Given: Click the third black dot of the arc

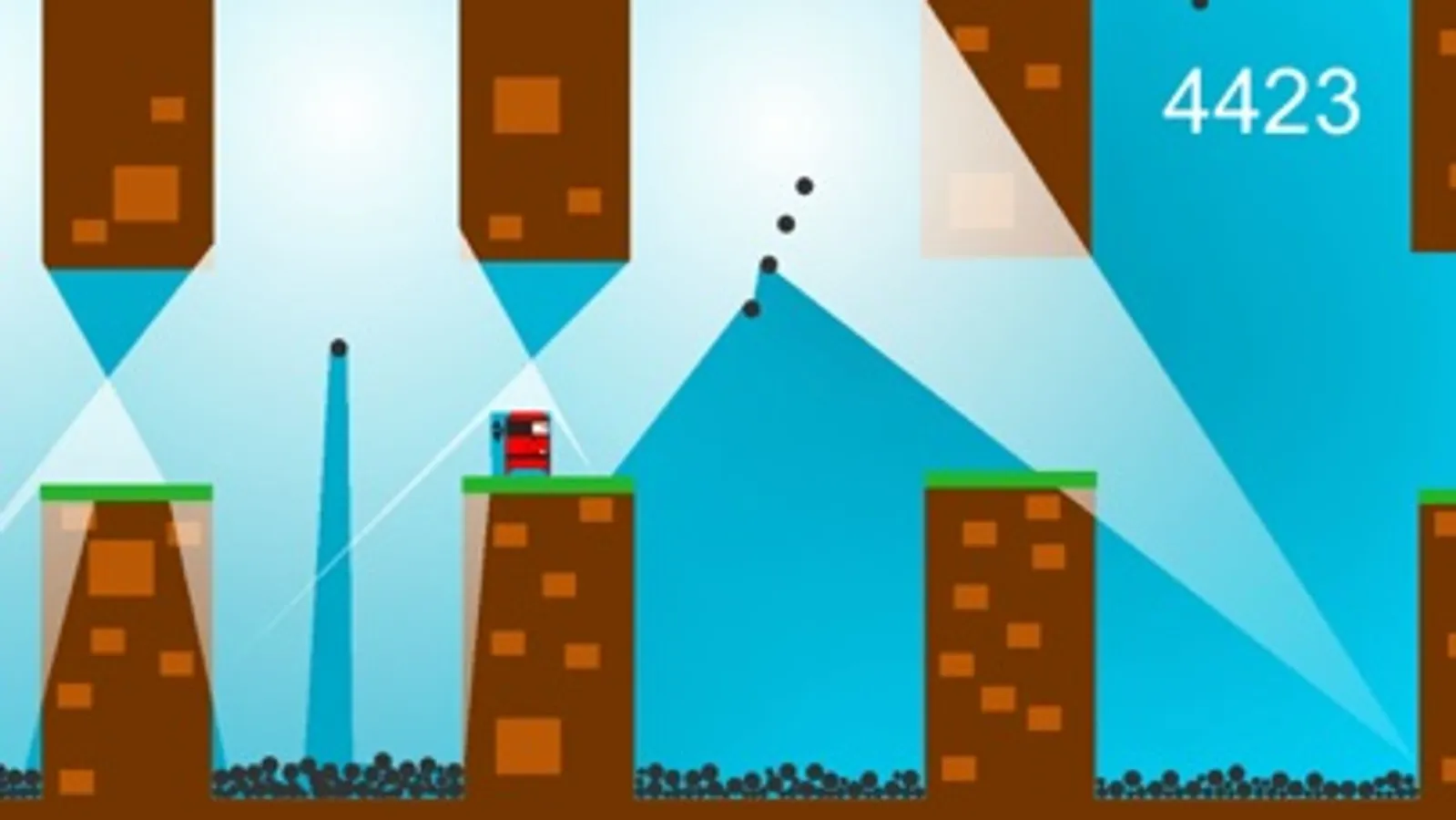Looking at the screenshot, I should point(769,264).
